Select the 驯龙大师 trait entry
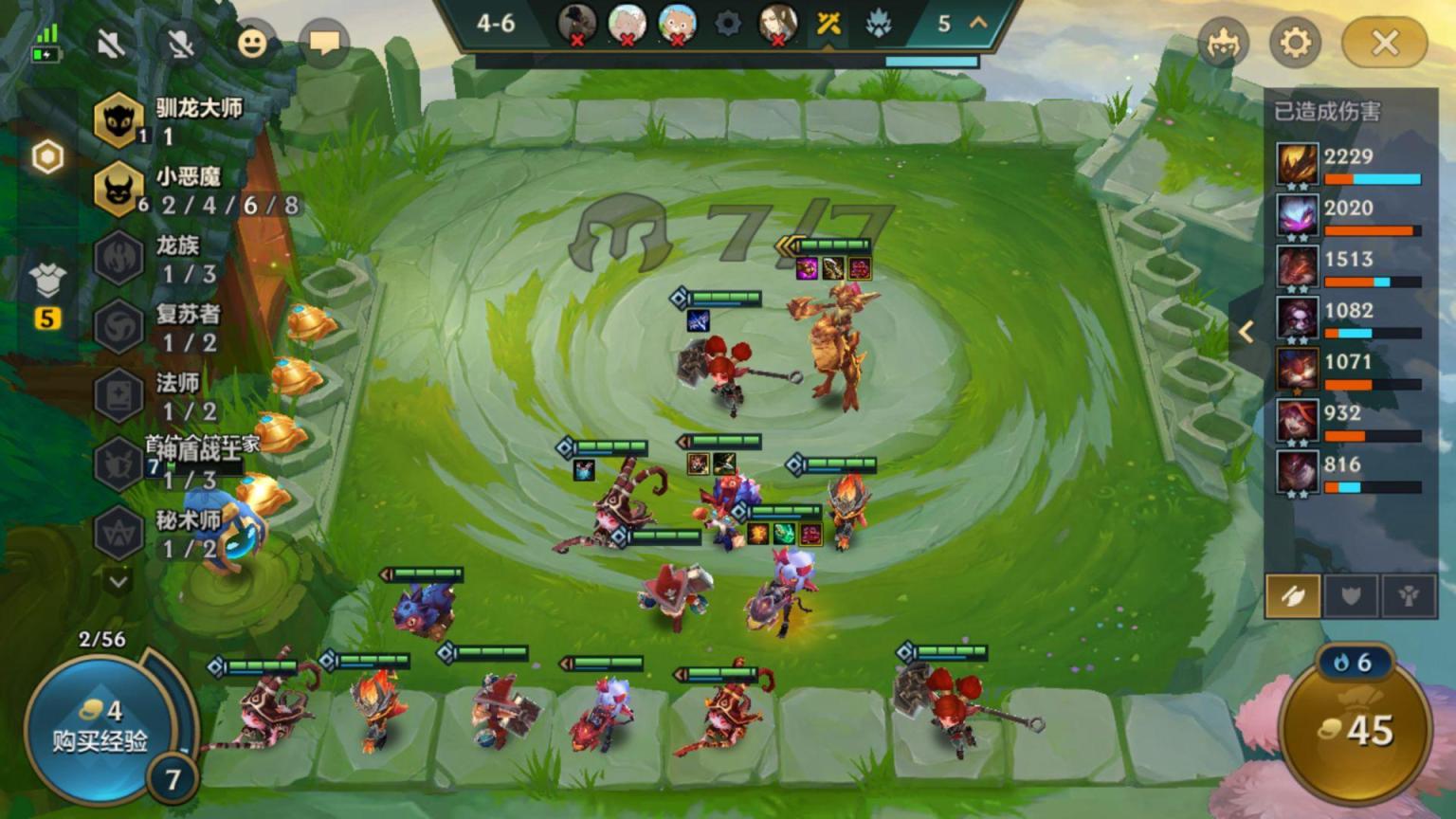 [171, 120]
